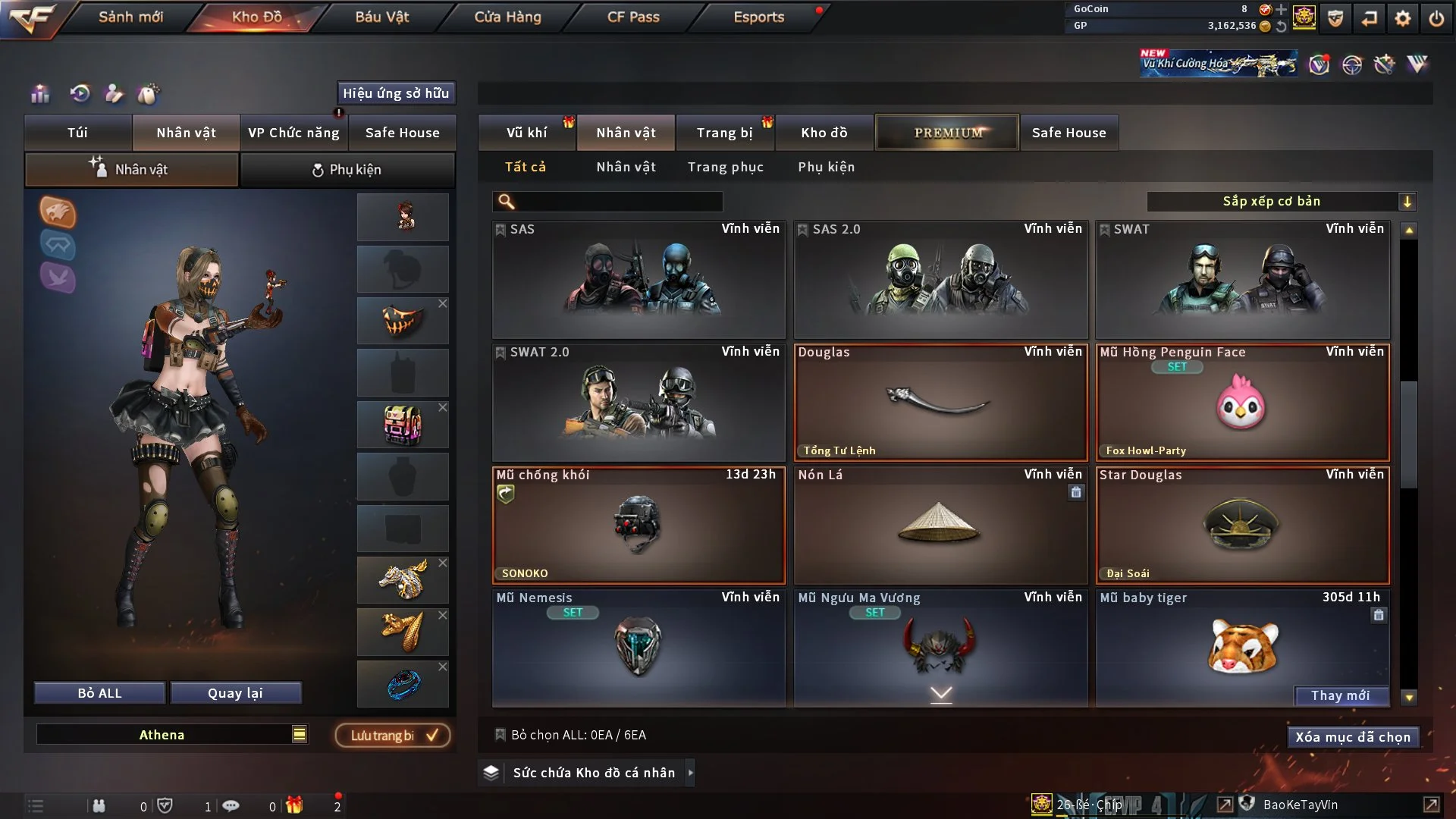Show the Trang phục subcategory

click(x=725, y=167)
